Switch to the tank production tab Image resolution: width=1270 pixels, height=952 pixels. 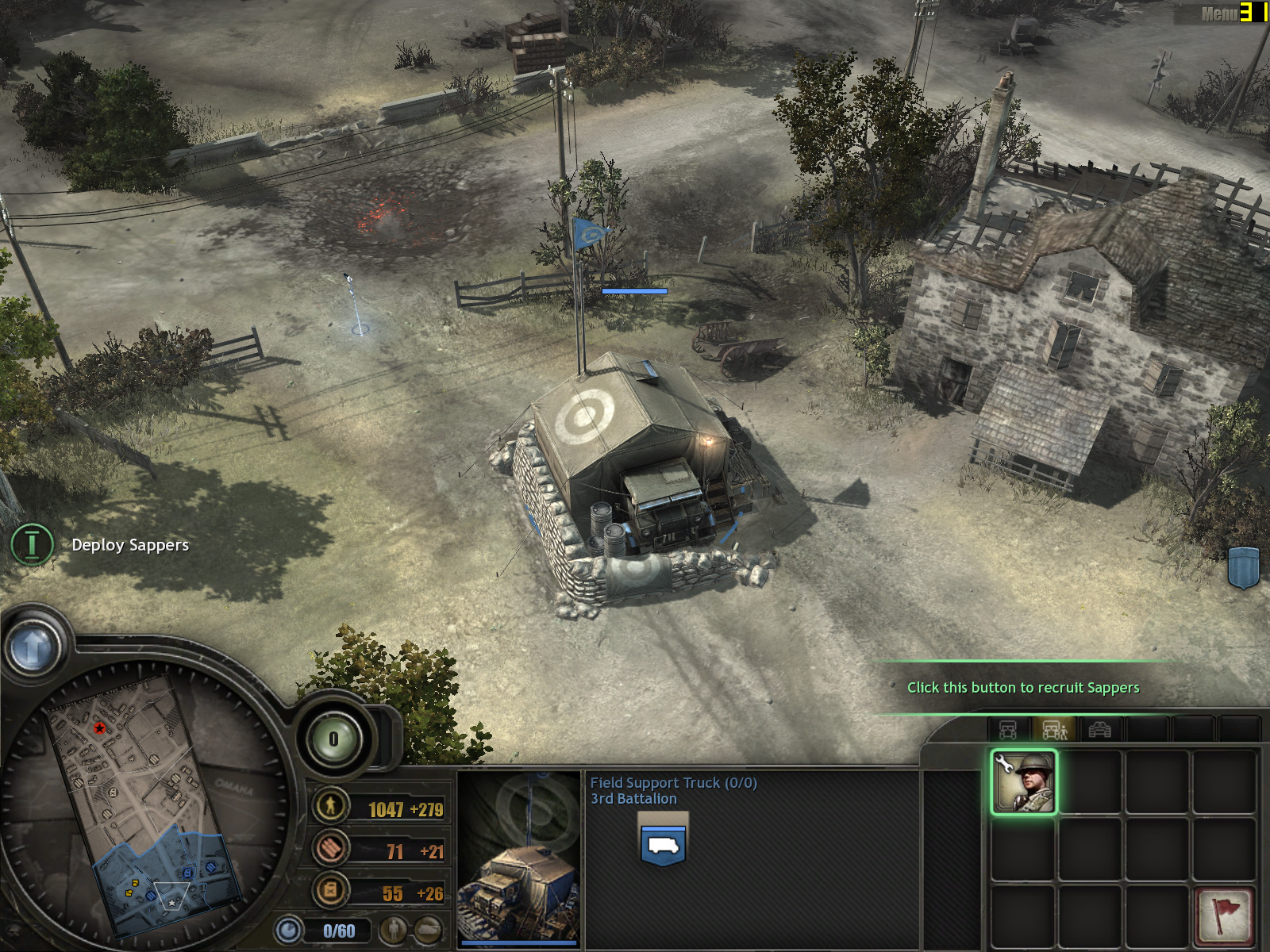[x=1099, y=729]
